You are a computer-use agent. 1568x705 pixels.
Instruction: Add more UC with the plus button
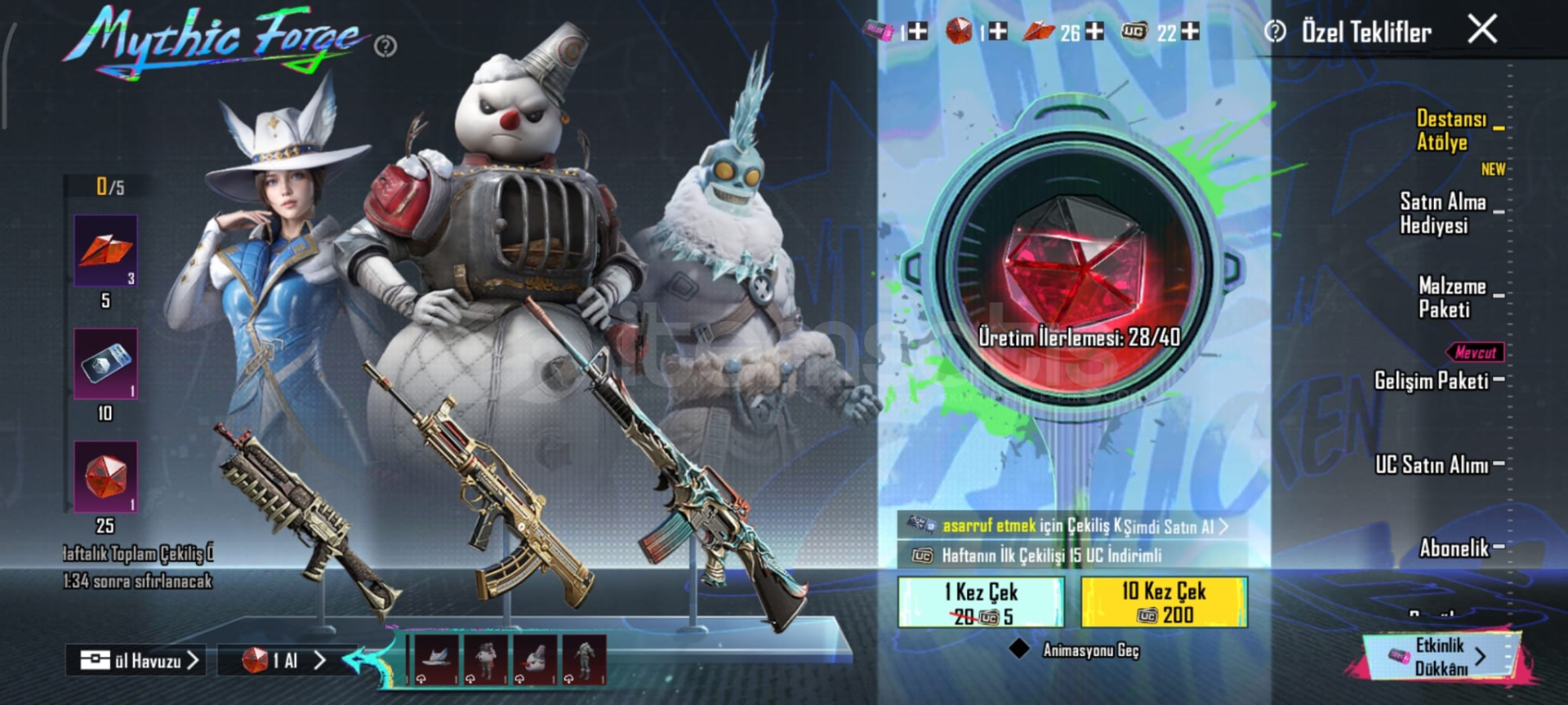(1191, 32)
